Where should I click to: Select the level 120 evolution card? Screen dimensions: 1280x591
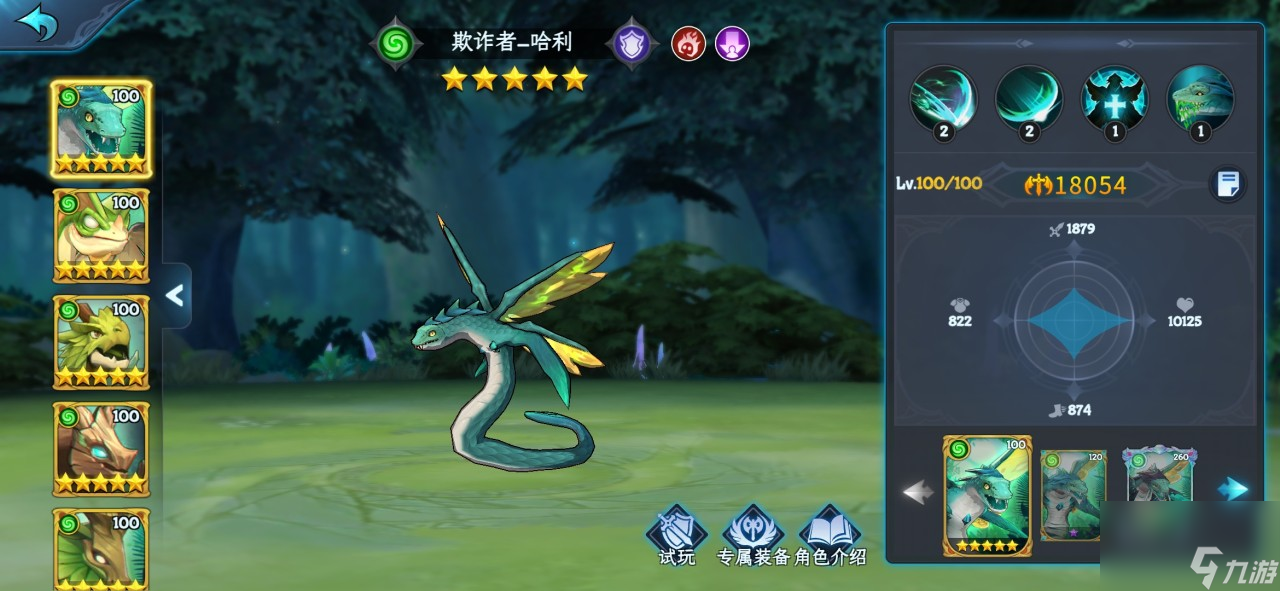point(1073,495)
